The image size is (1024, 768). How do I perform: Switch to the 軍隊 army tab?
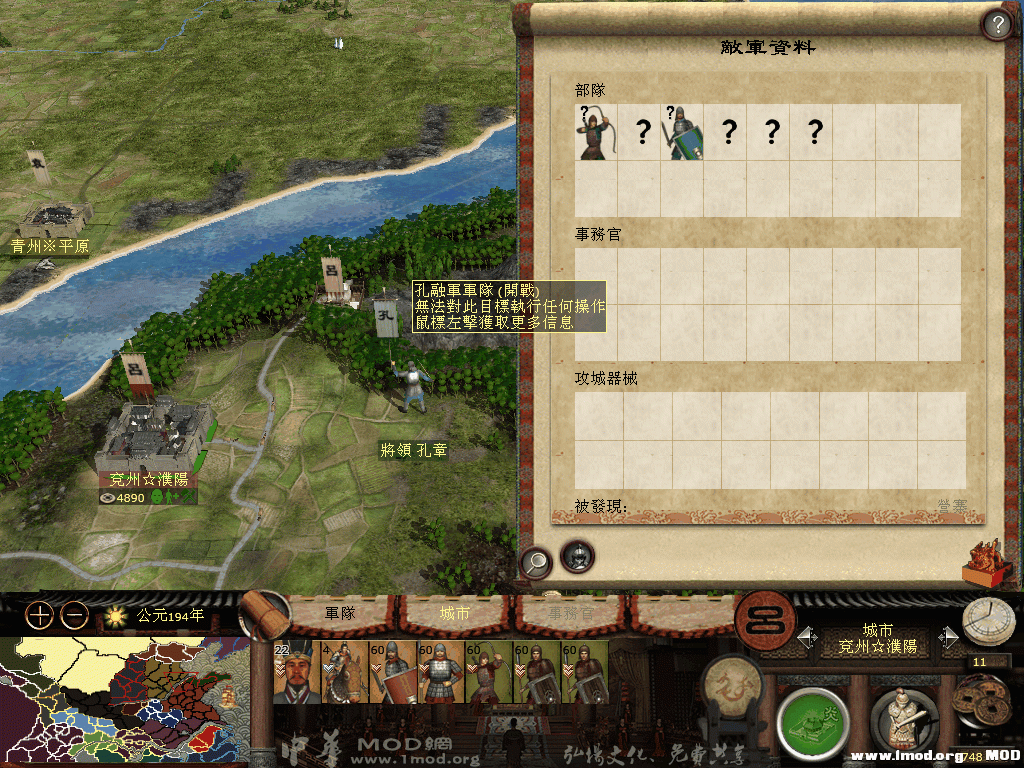[x=340, y=613]
